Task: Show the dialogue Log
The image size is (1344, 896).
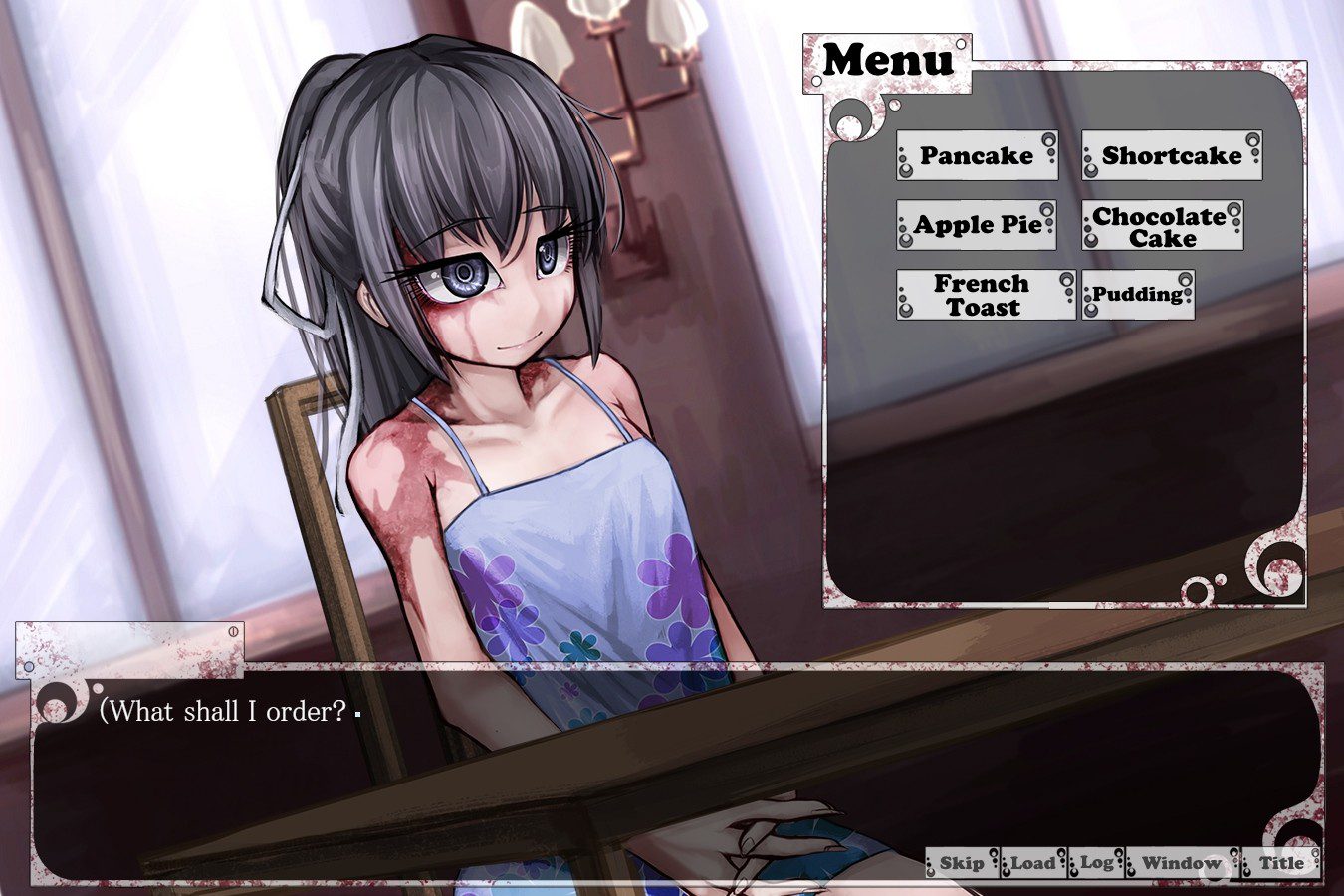Action: coord(1096,863)
